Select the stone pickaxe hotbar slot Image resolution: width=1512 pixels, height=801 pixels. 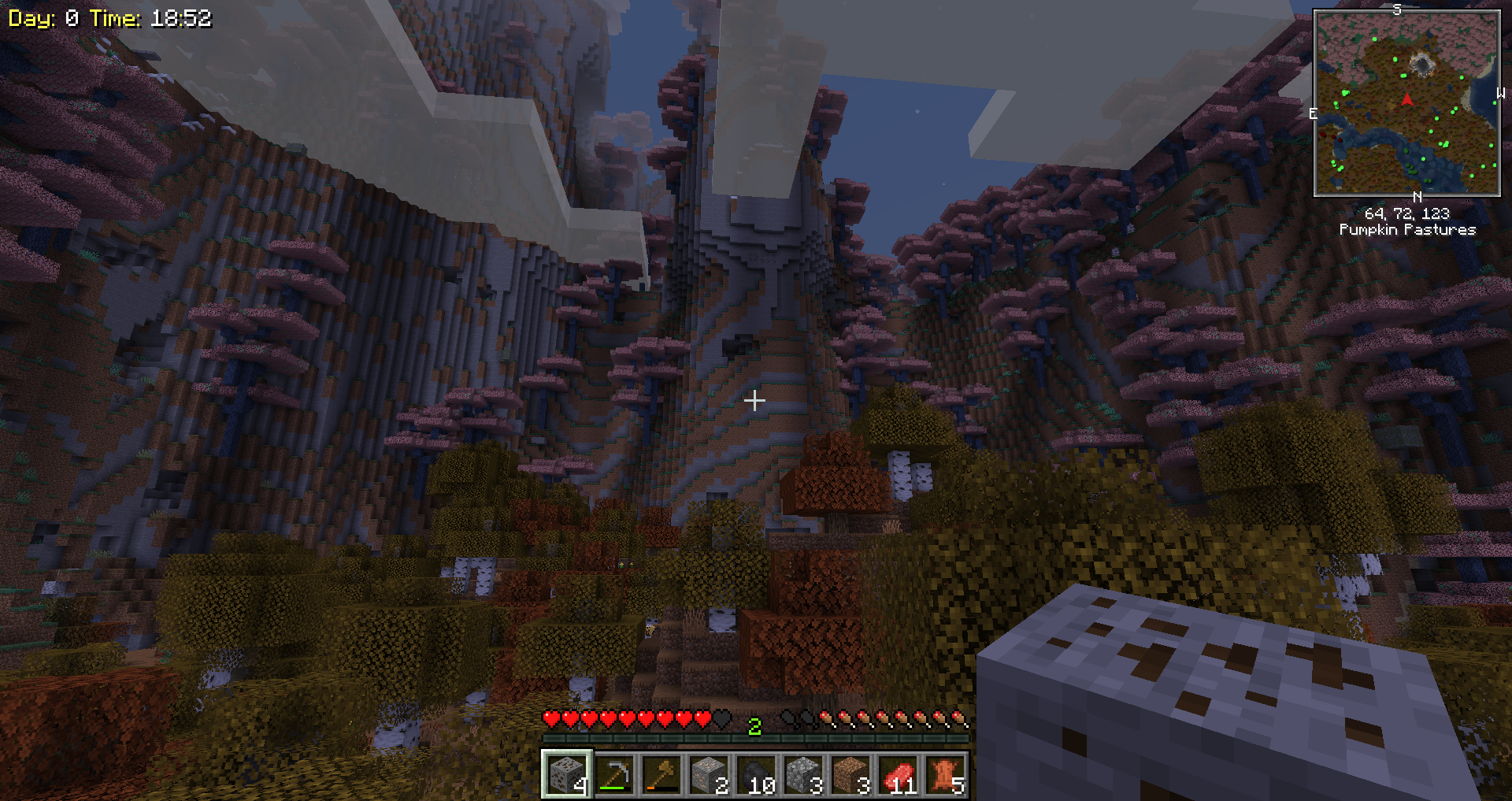(613, 774)
